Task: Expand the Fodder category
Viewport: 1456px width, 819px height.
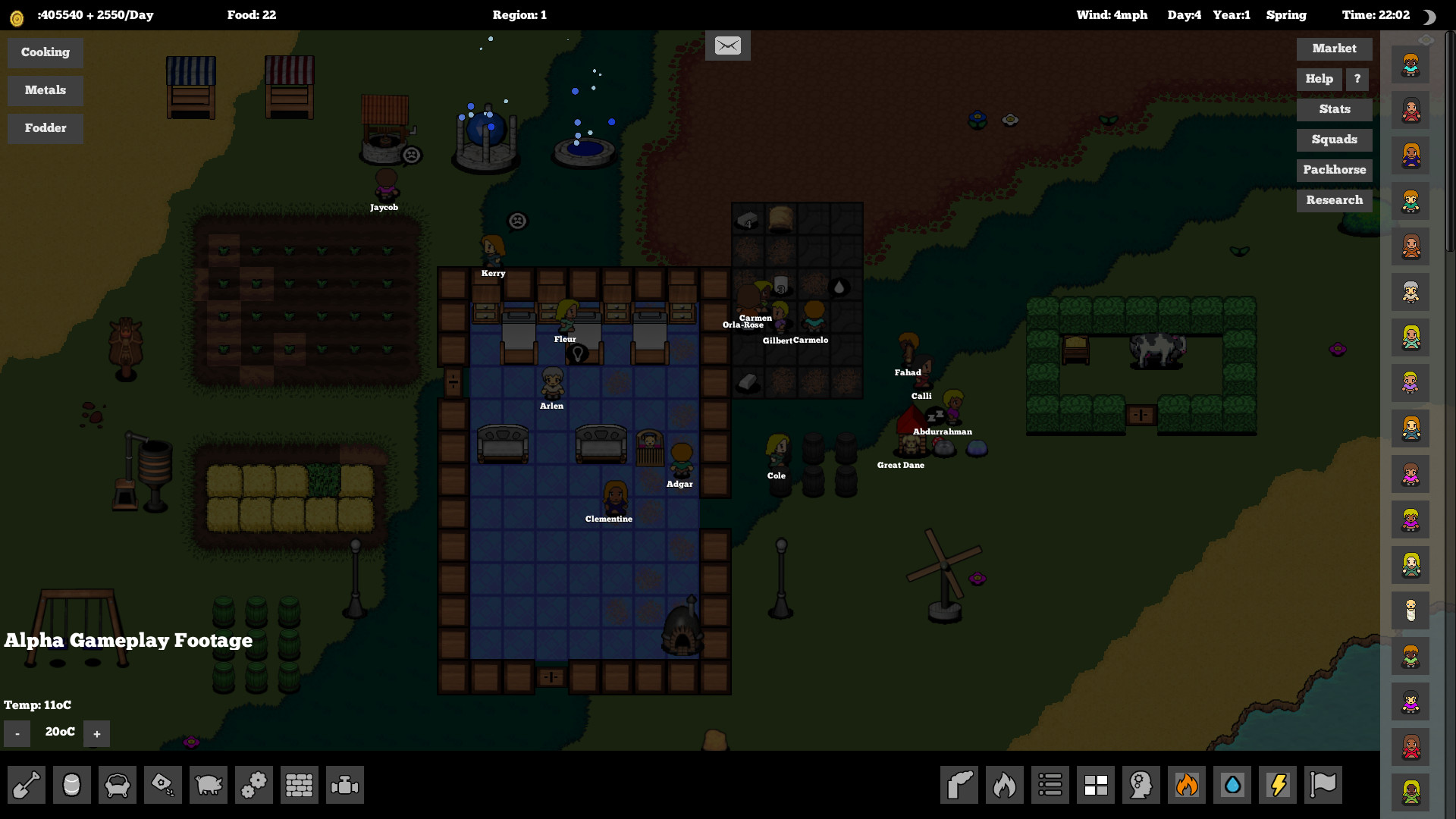Action: tap(45, 128)
